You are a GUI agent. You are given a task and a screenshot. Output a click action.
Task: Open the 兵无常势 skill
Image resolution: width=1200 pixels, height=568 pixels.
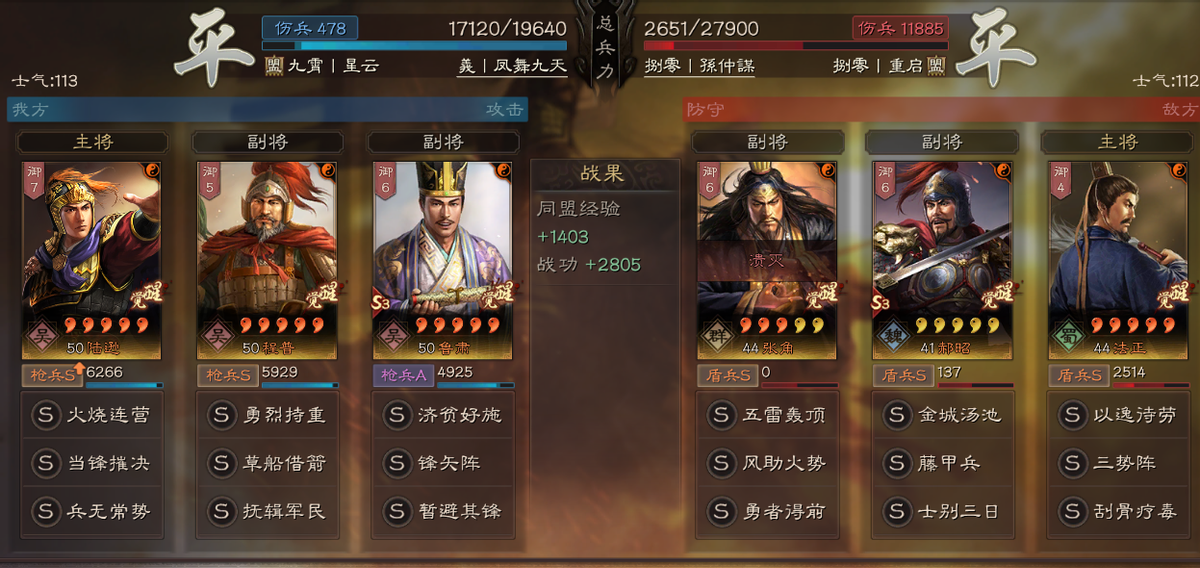point(91,511)
